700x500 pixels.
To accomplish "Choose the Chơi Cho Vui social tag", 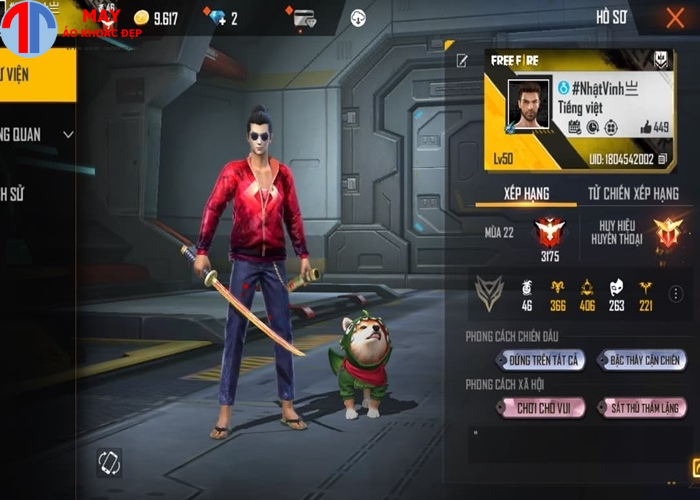I will (x=541, y=408).
